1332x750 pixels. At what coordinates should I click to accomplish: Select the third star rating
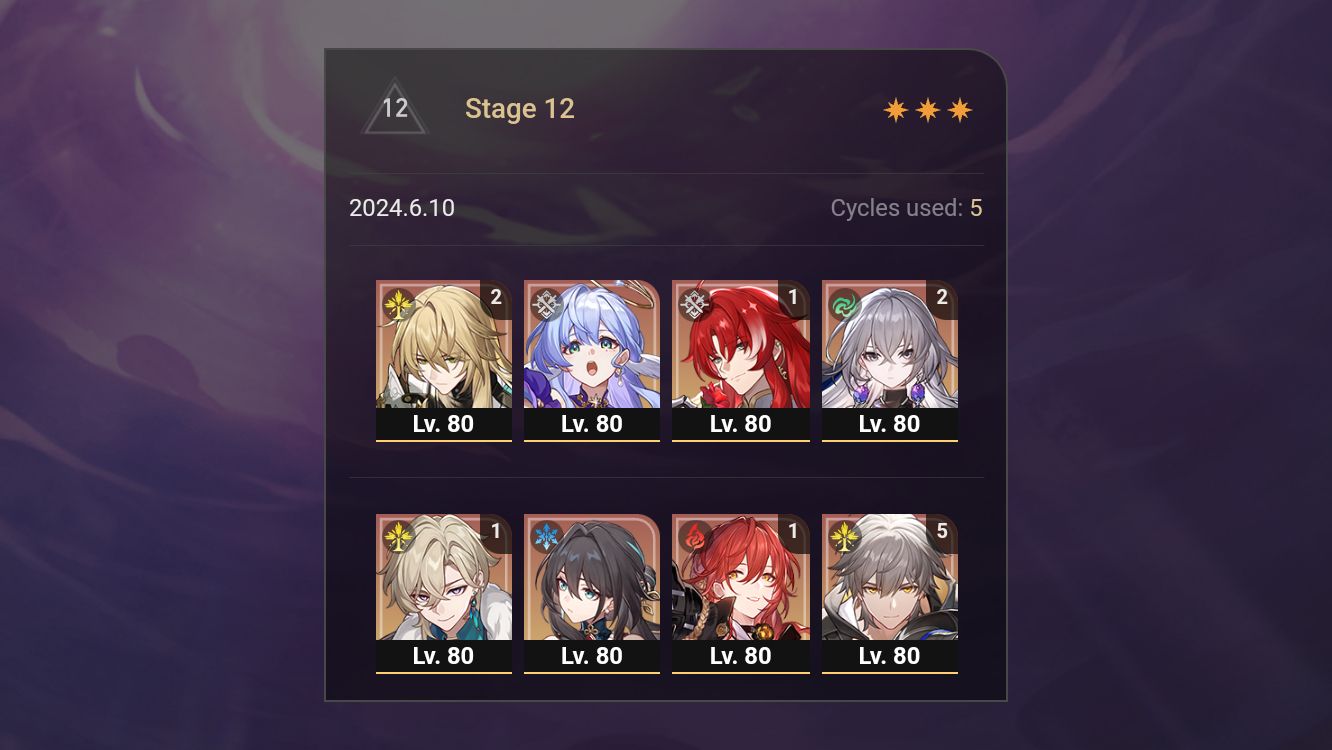pos(959,109)
